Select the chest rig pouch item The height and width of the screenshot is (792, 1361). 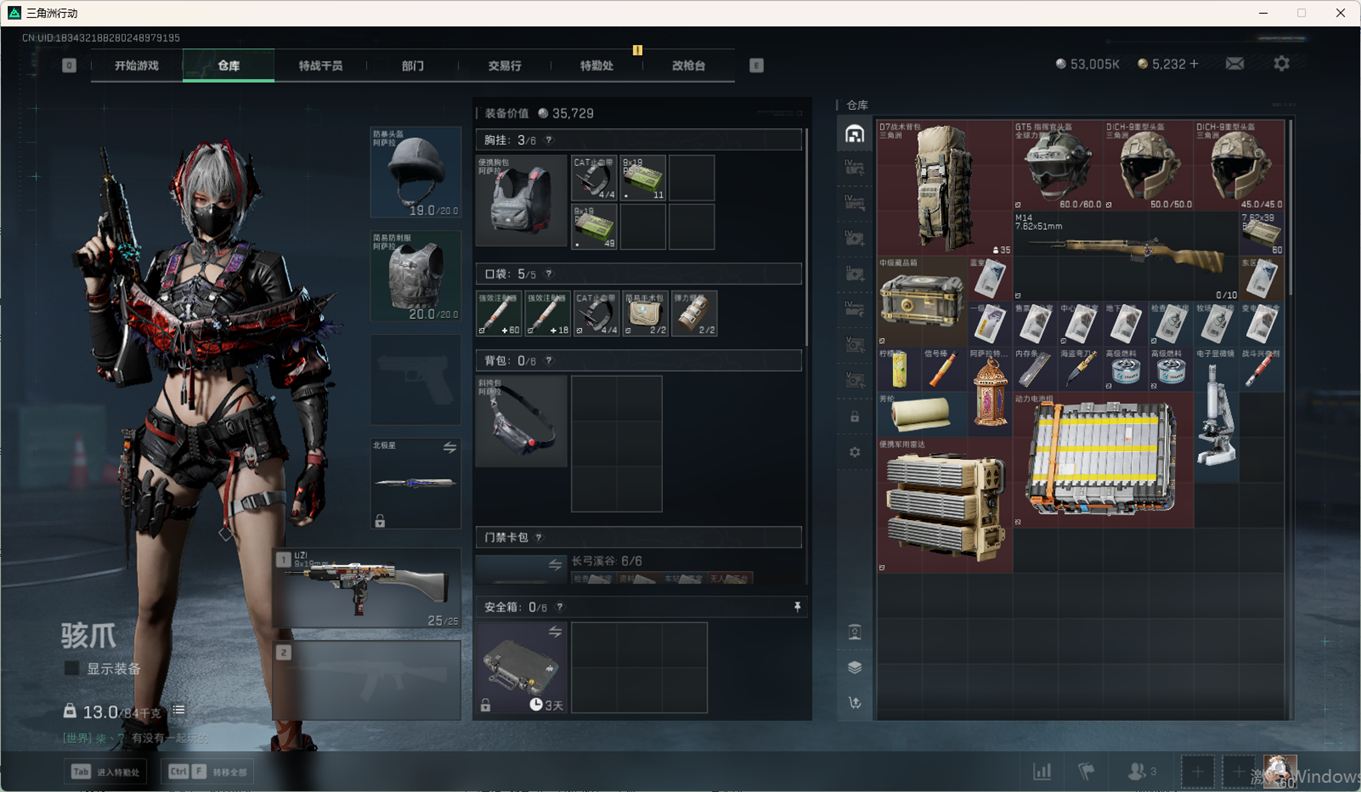pyautogui.click(x=521, y=200)
